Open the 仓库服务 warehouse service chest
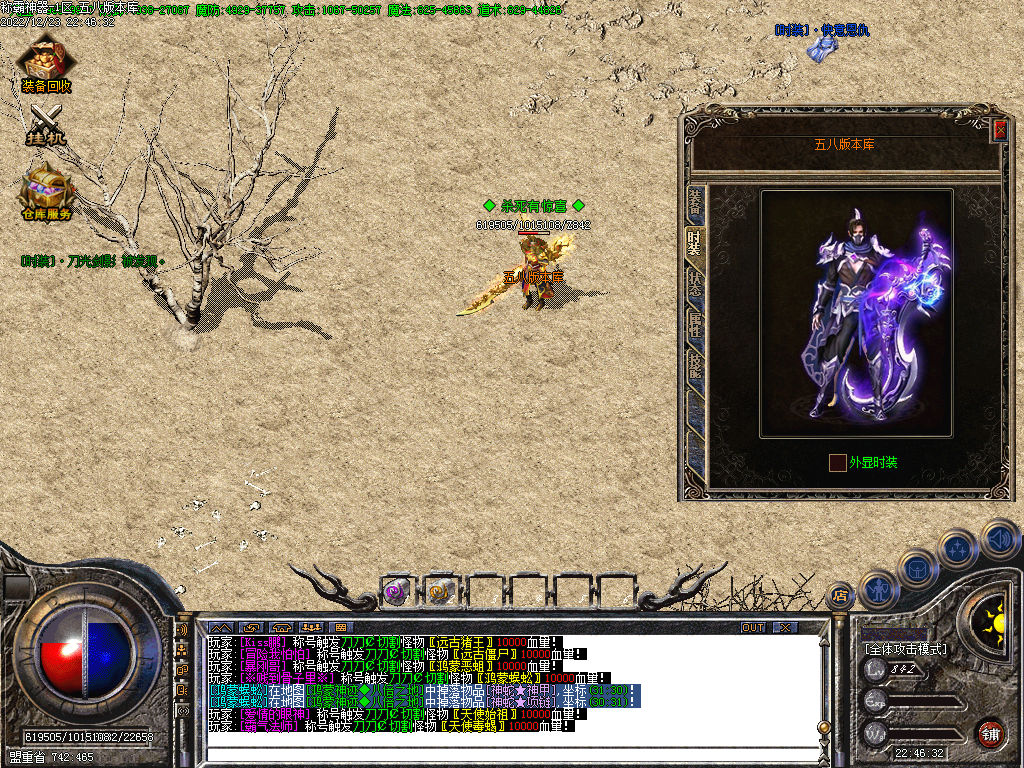1024x768 pixels. [46, 190]
